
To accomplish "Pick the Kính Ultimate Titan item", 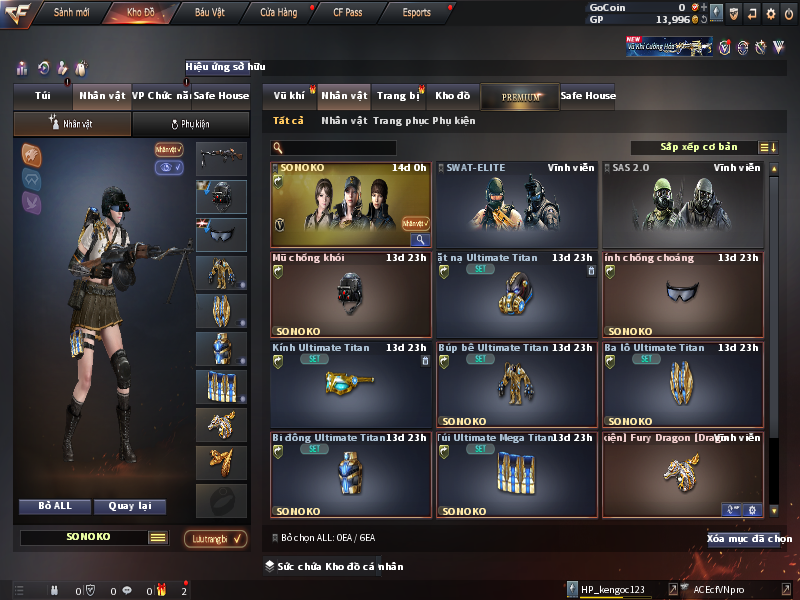I will click(x=350, y=384).
